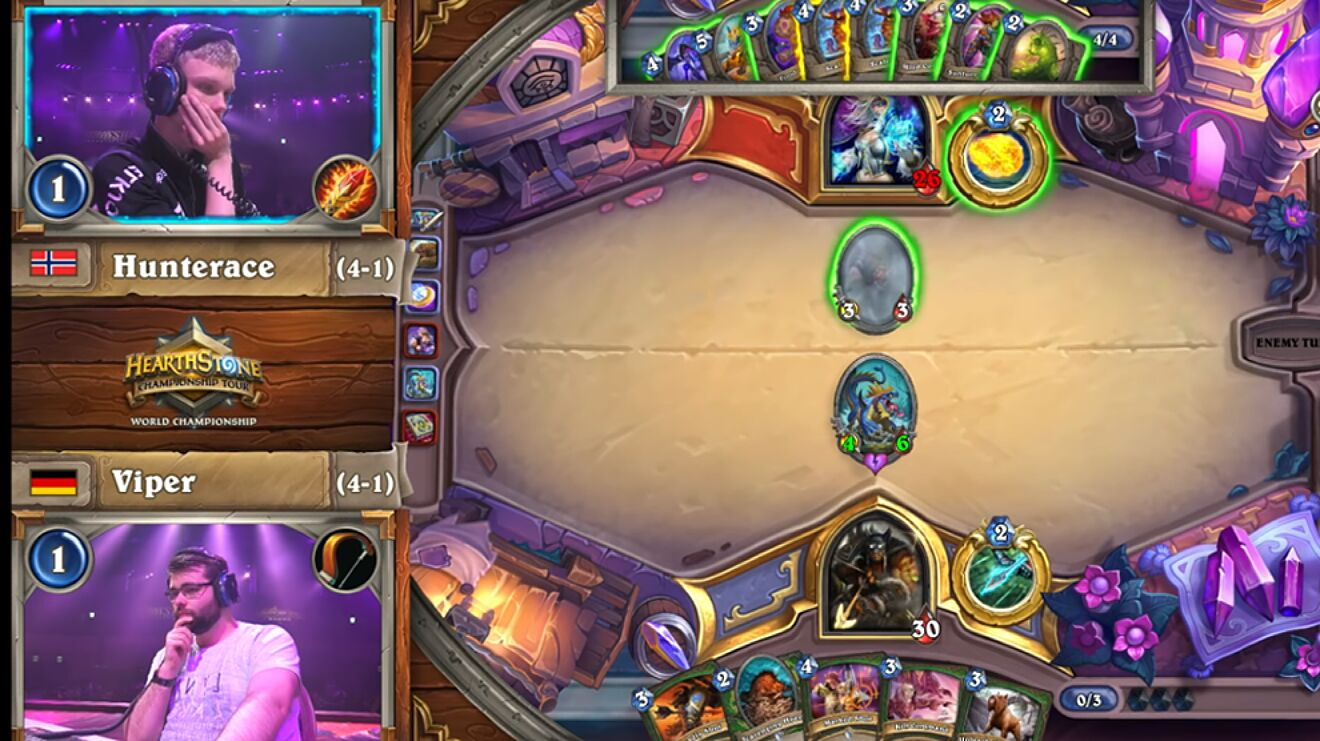Inspect the bottom red book history tile
1320x741 pixels.
[420, 427]
